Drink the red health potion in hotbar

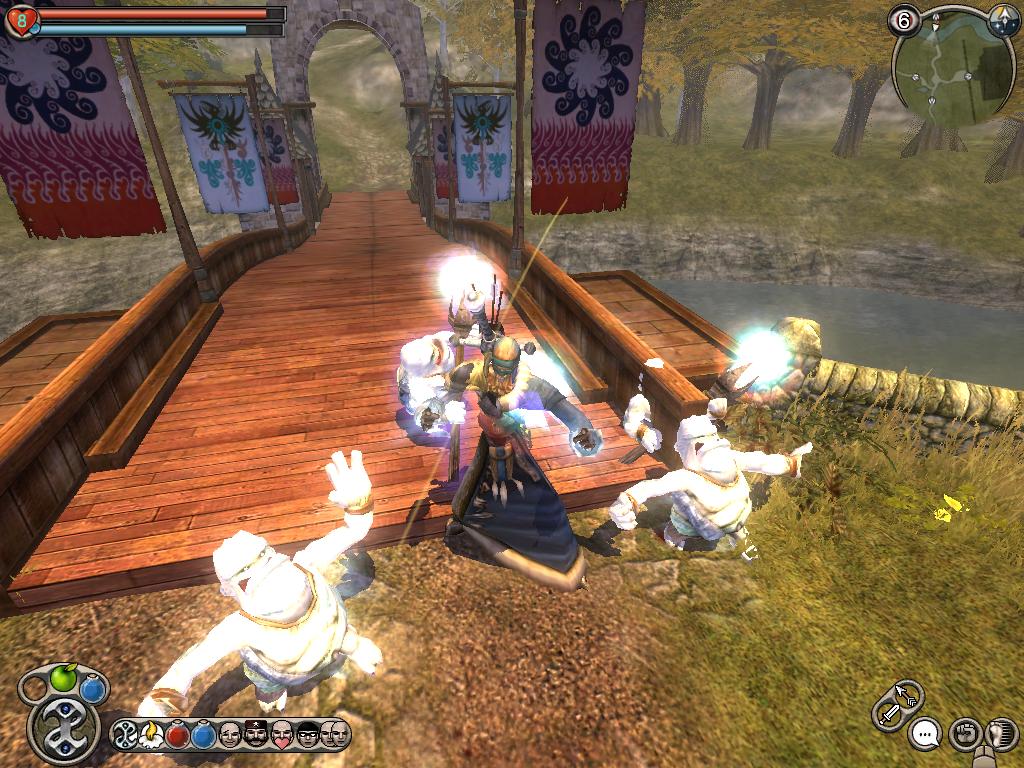pyautogui.click(x=178, y=736)
